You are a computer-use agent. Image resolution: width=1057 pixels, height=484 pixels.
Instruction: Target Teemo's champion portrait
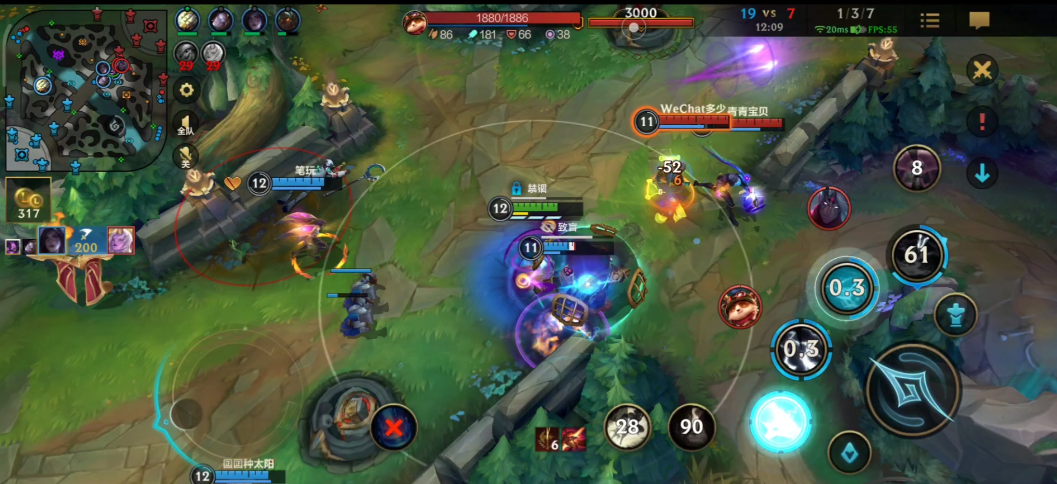(x=740, y=306)
